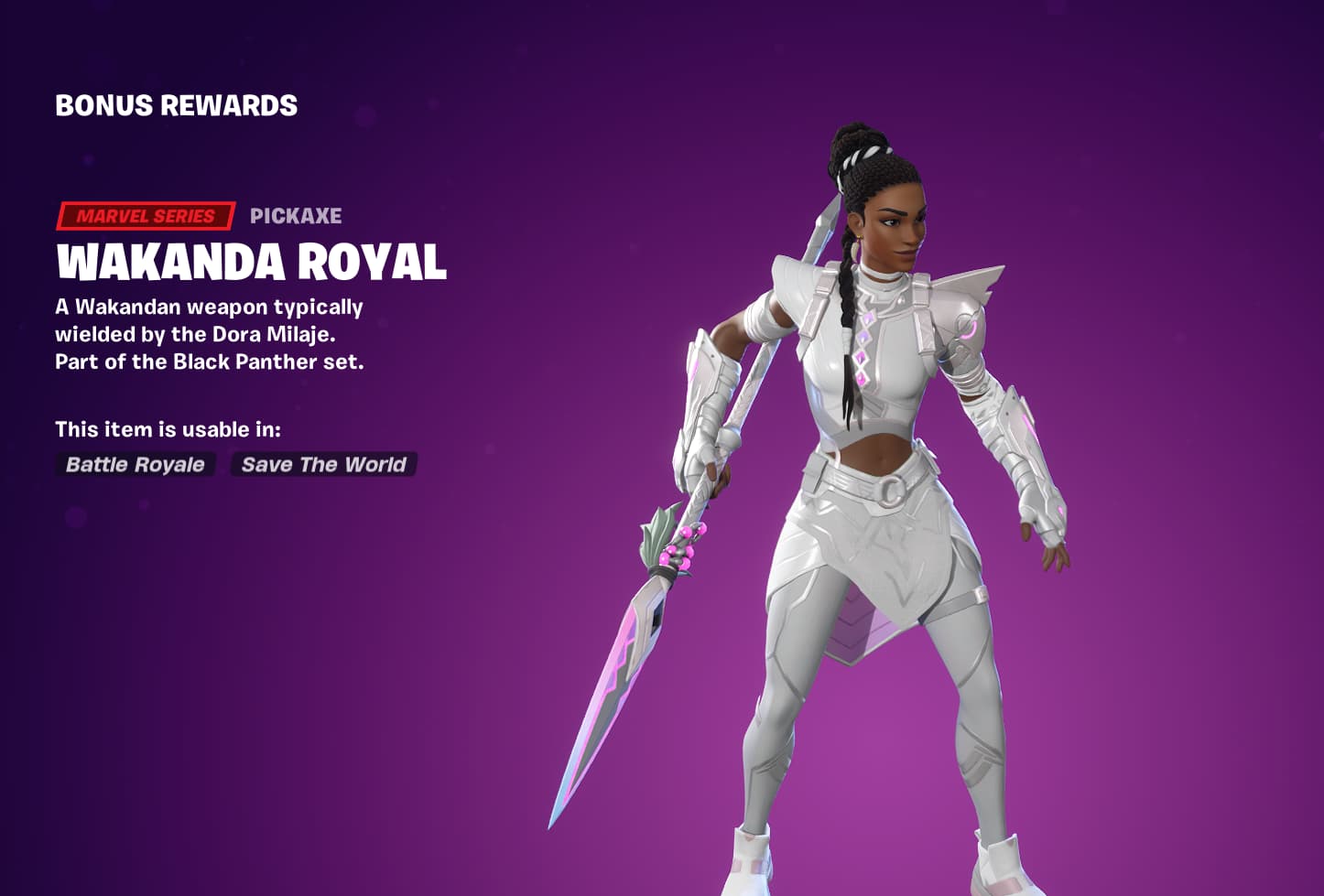Select the PICKAXE category label

coord(297,216)
